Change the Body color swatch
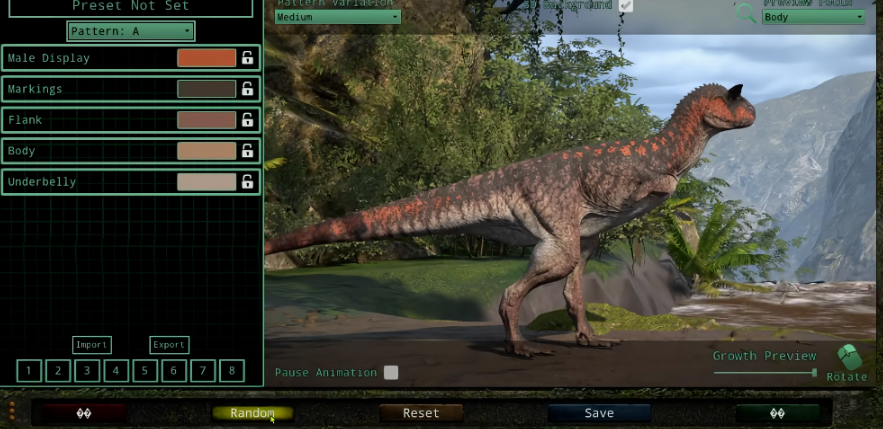The image size is (883, 429). pos(206,151)
